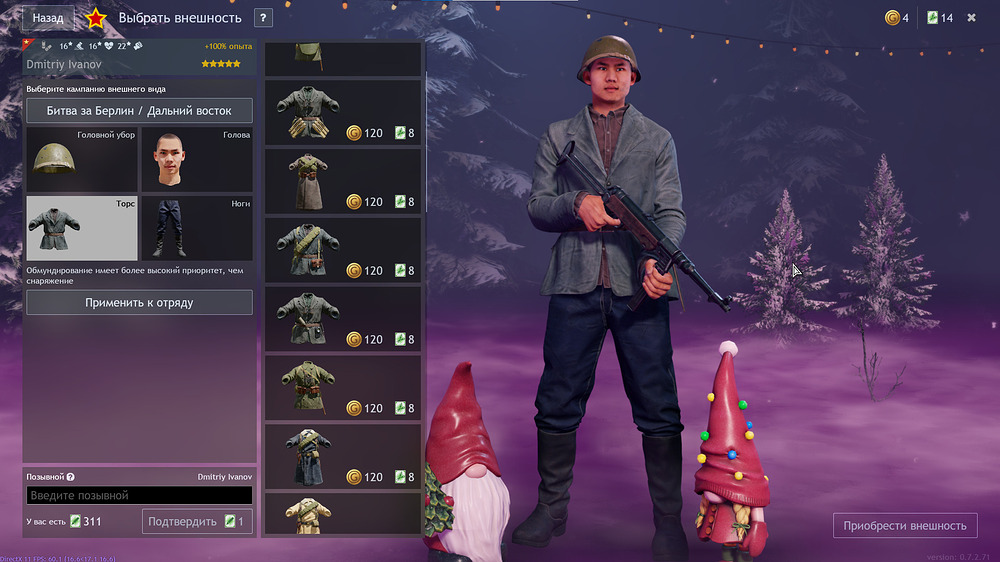
Task: Open the gold coin currency balance
Action: [x=896, y=18]
